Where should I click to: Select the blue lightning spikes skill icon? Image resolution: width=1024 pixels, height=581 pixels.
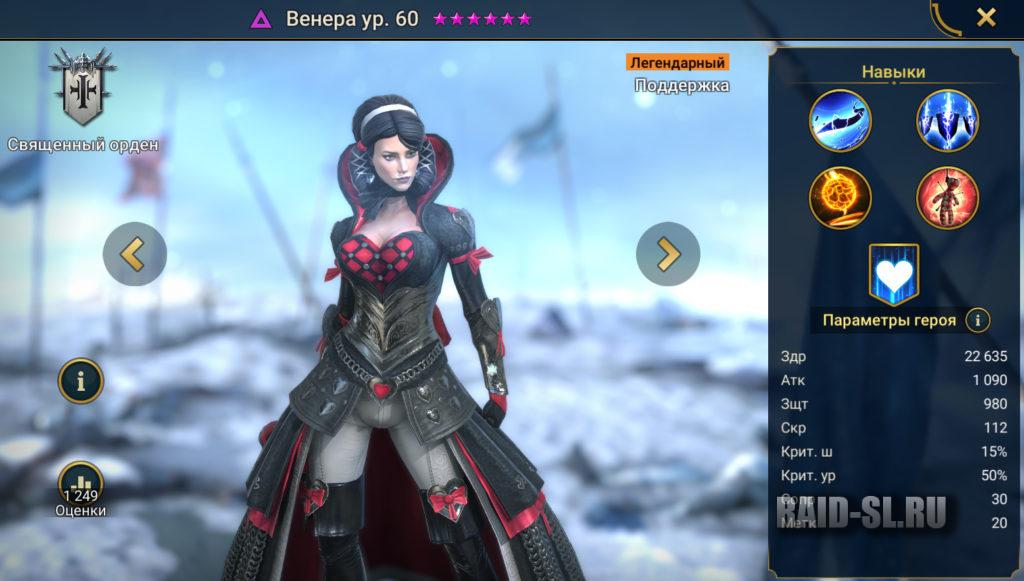point(947,121)
